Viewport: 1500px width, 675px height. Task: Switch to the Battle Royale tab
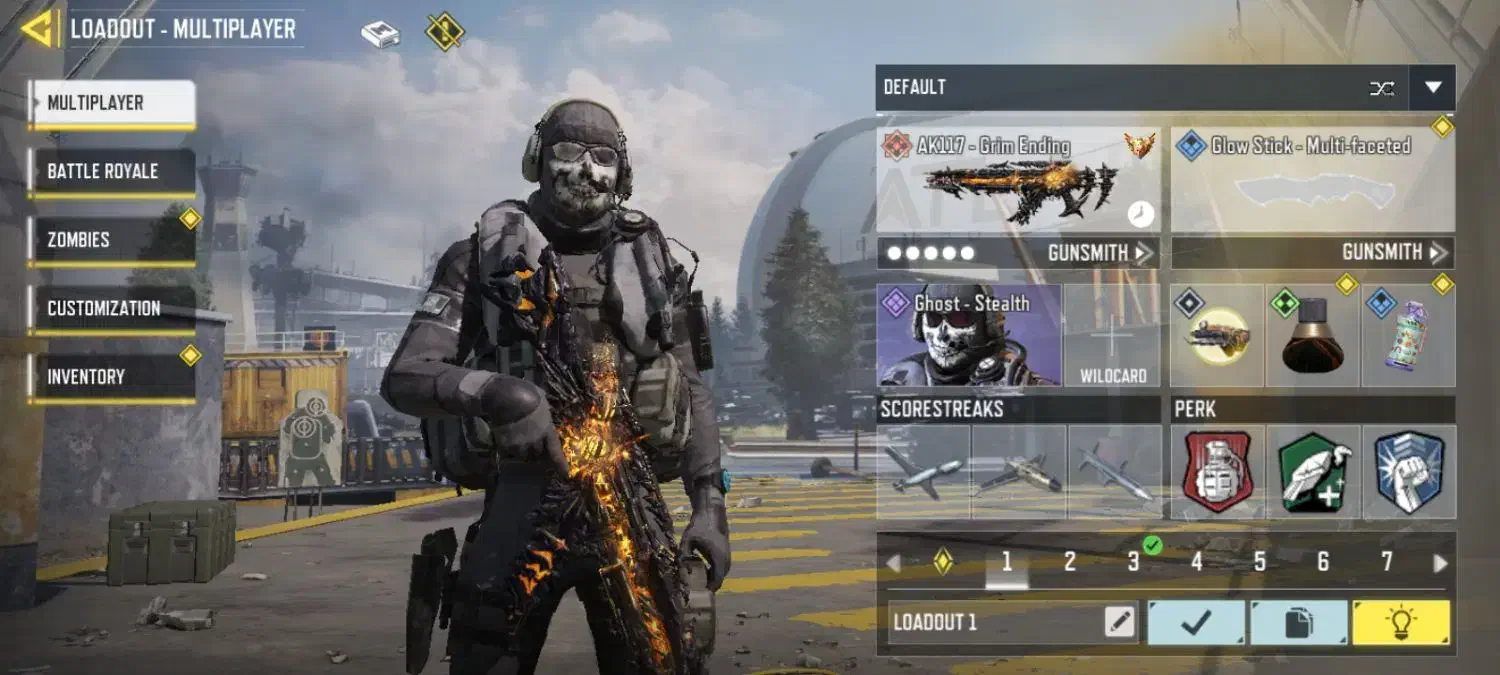pyautogui.click(x=111, y=172)
